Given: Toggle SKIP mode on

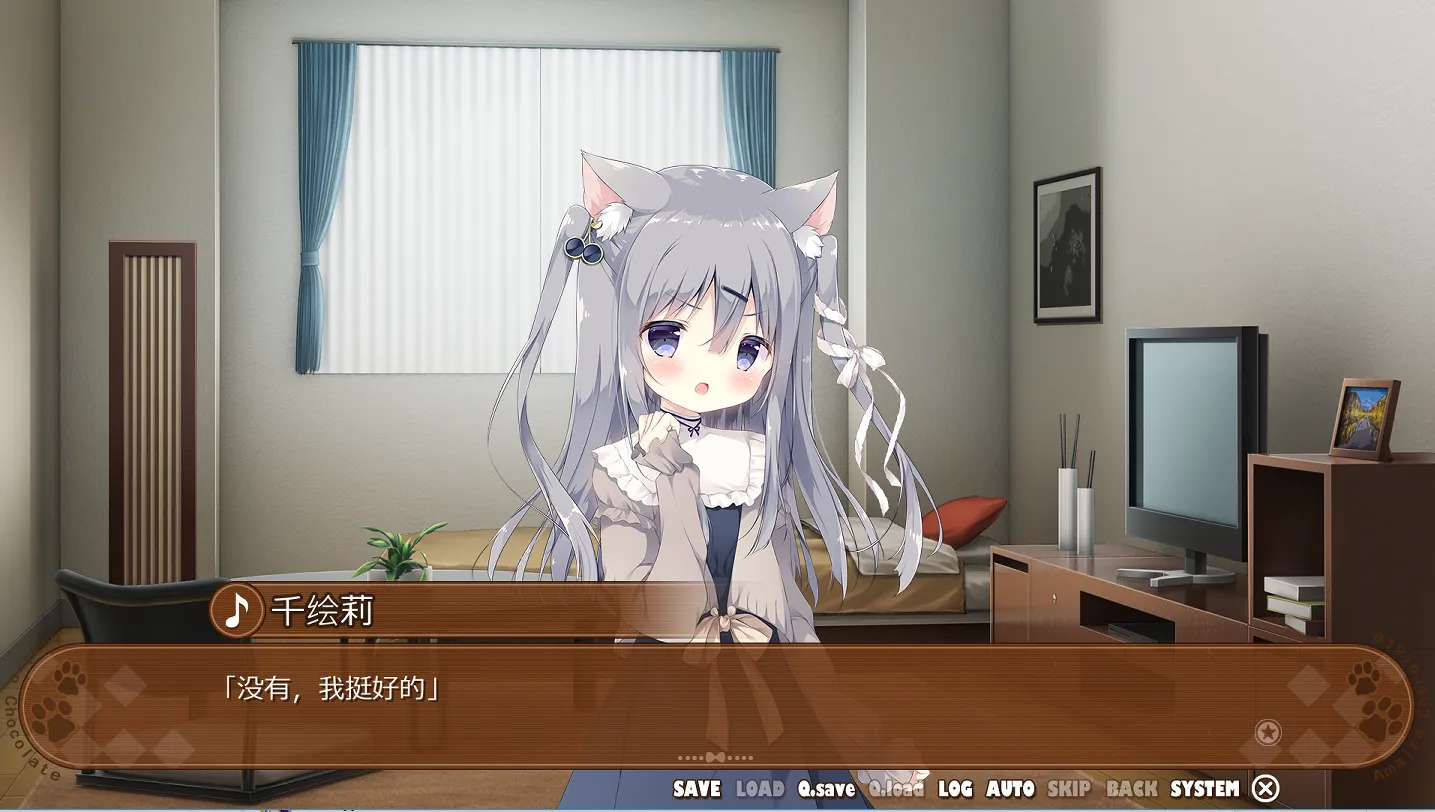Looking at the screenshot, I should tap(1066, 789).
